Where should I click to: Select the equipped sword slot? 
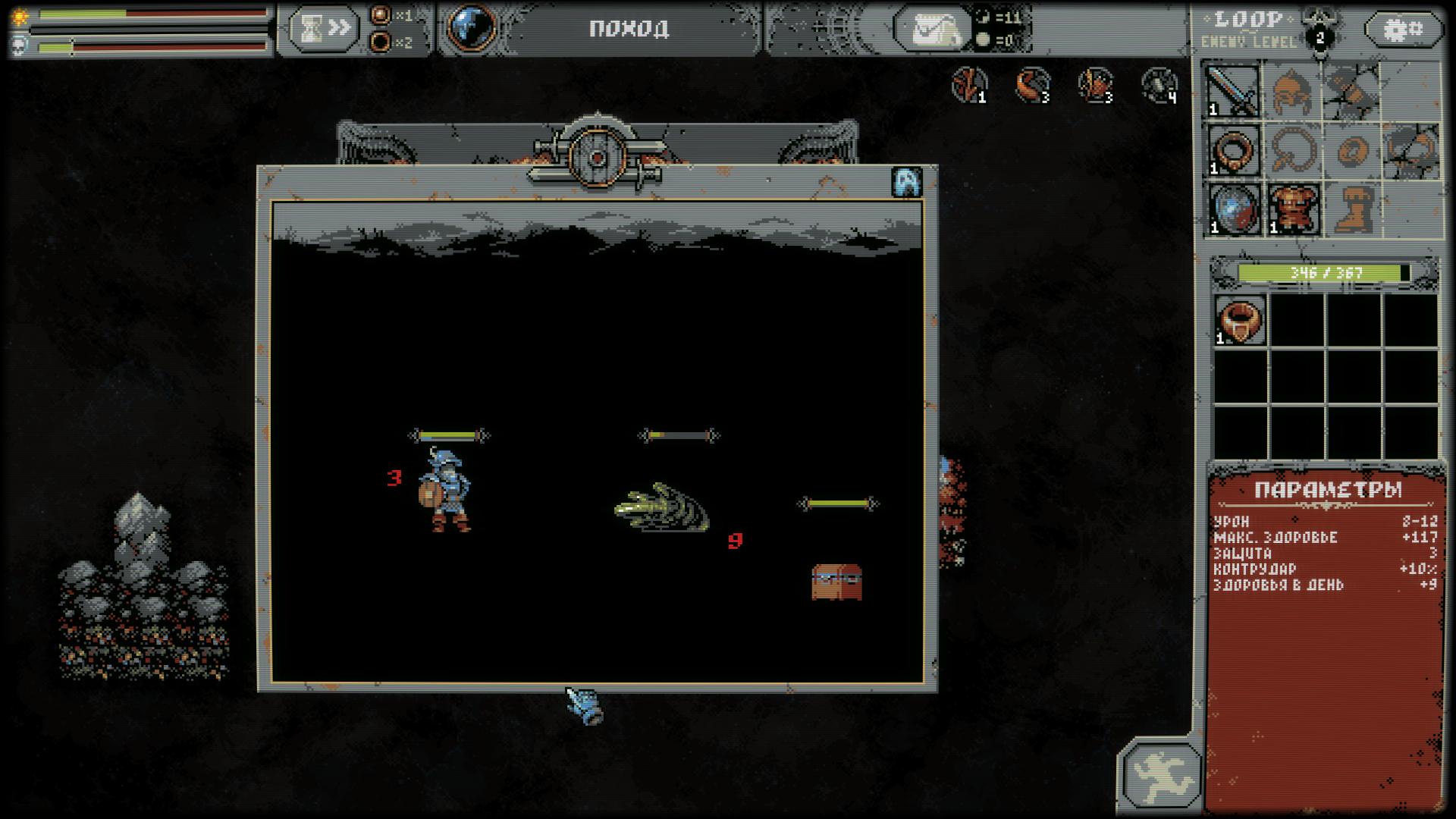tap(1233, 91)
